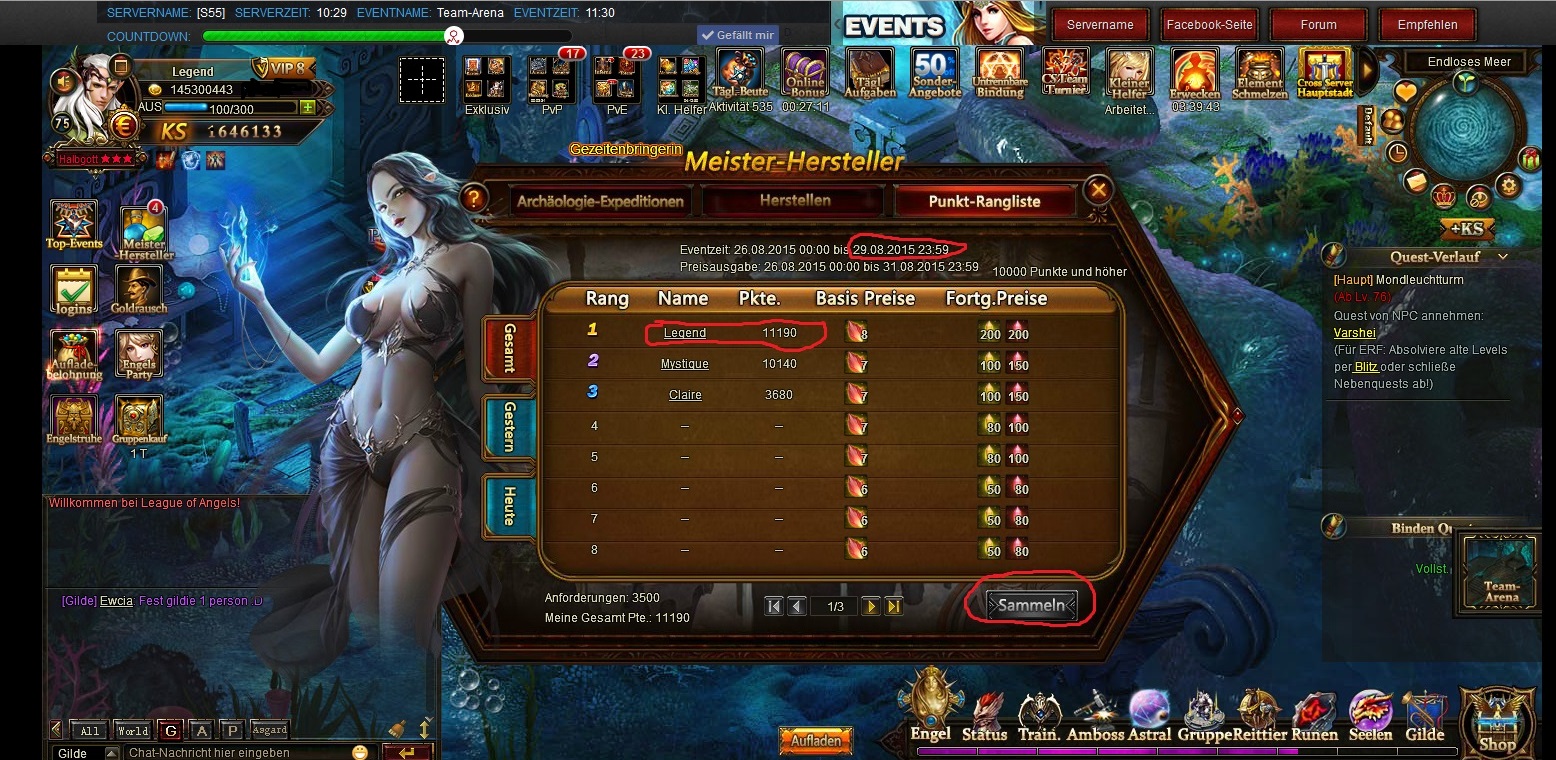1556x760 pixels.
Task: Open the Top-Events icon
Action: point(73,226)
